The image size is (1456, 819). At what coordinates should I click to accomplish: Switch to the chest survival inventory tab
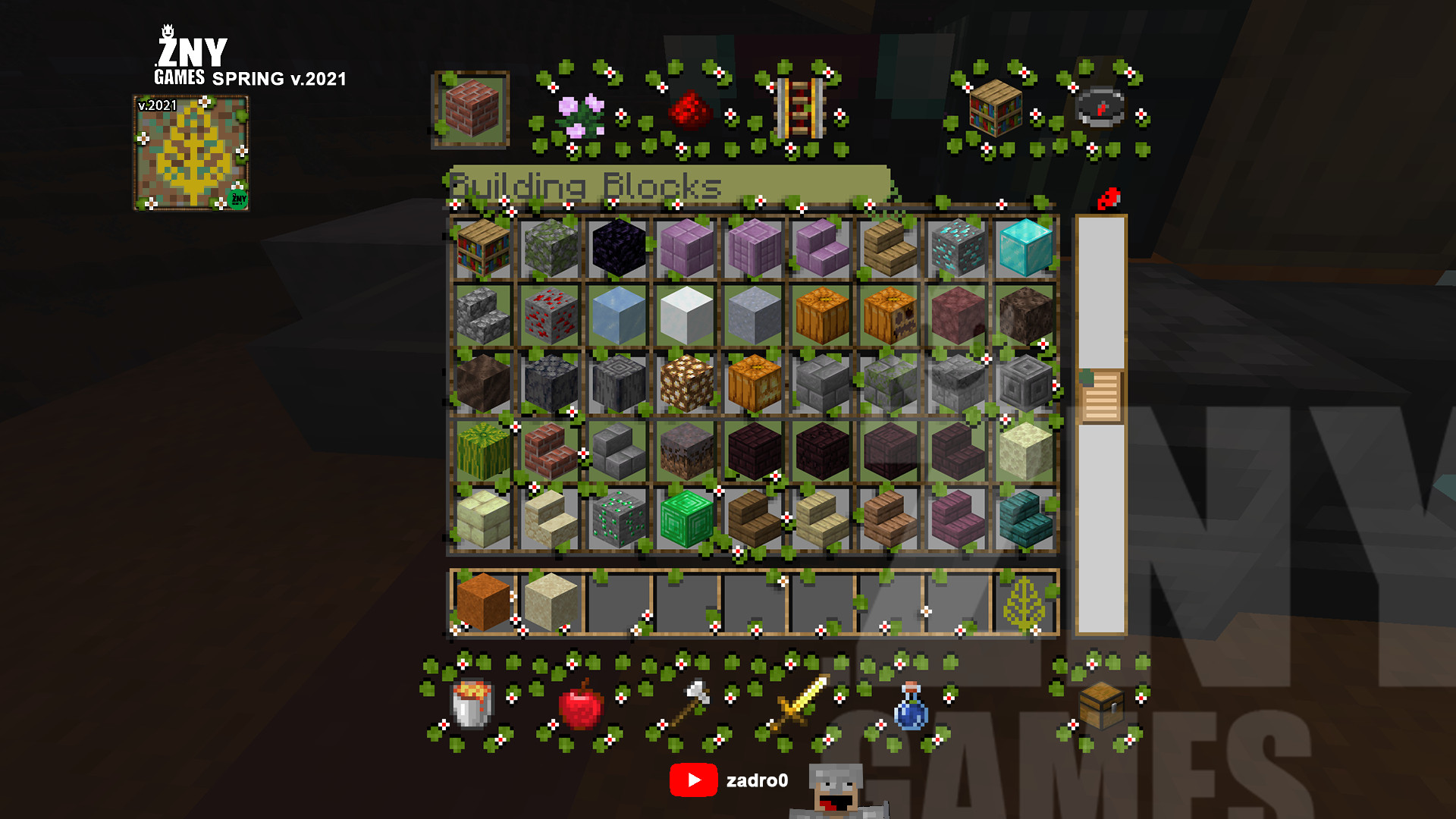tap(1100, 704)
